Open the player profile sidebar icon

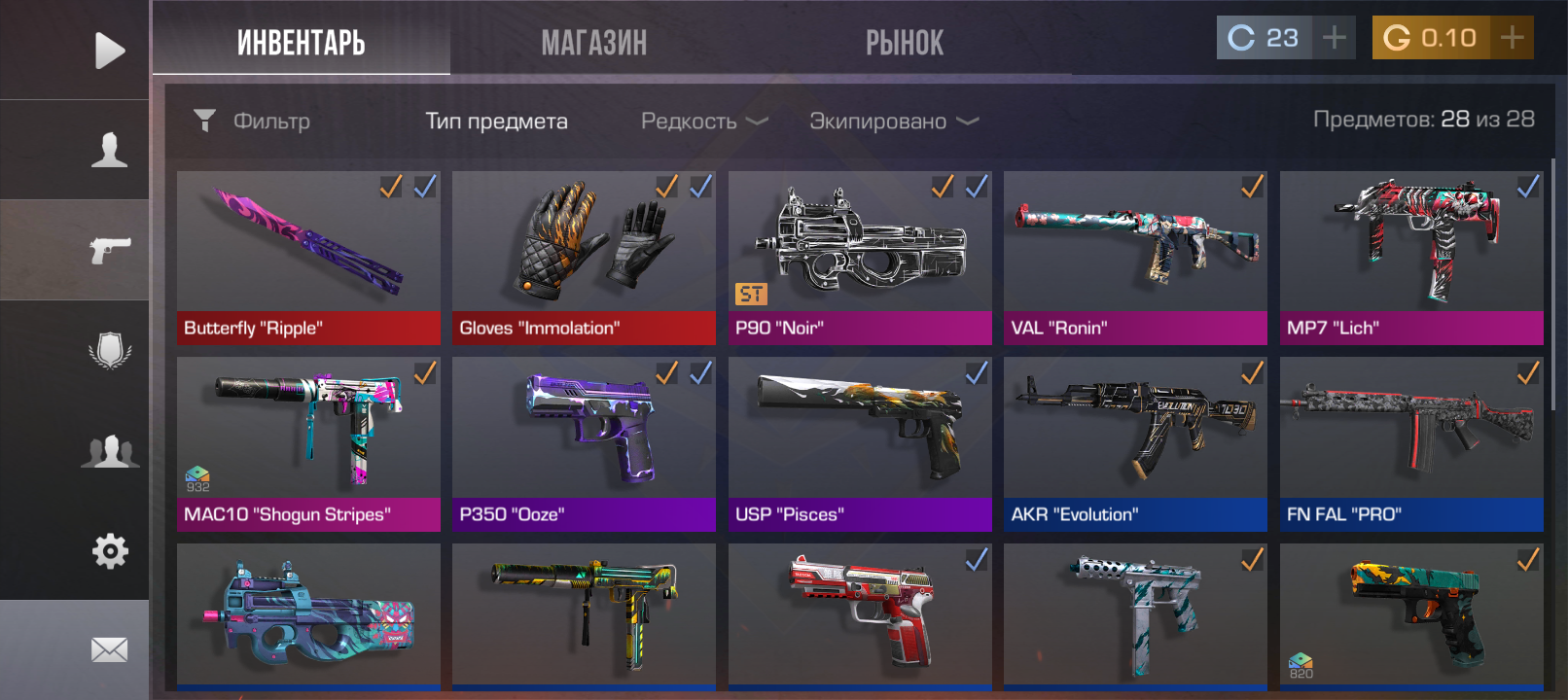point(109,150)
